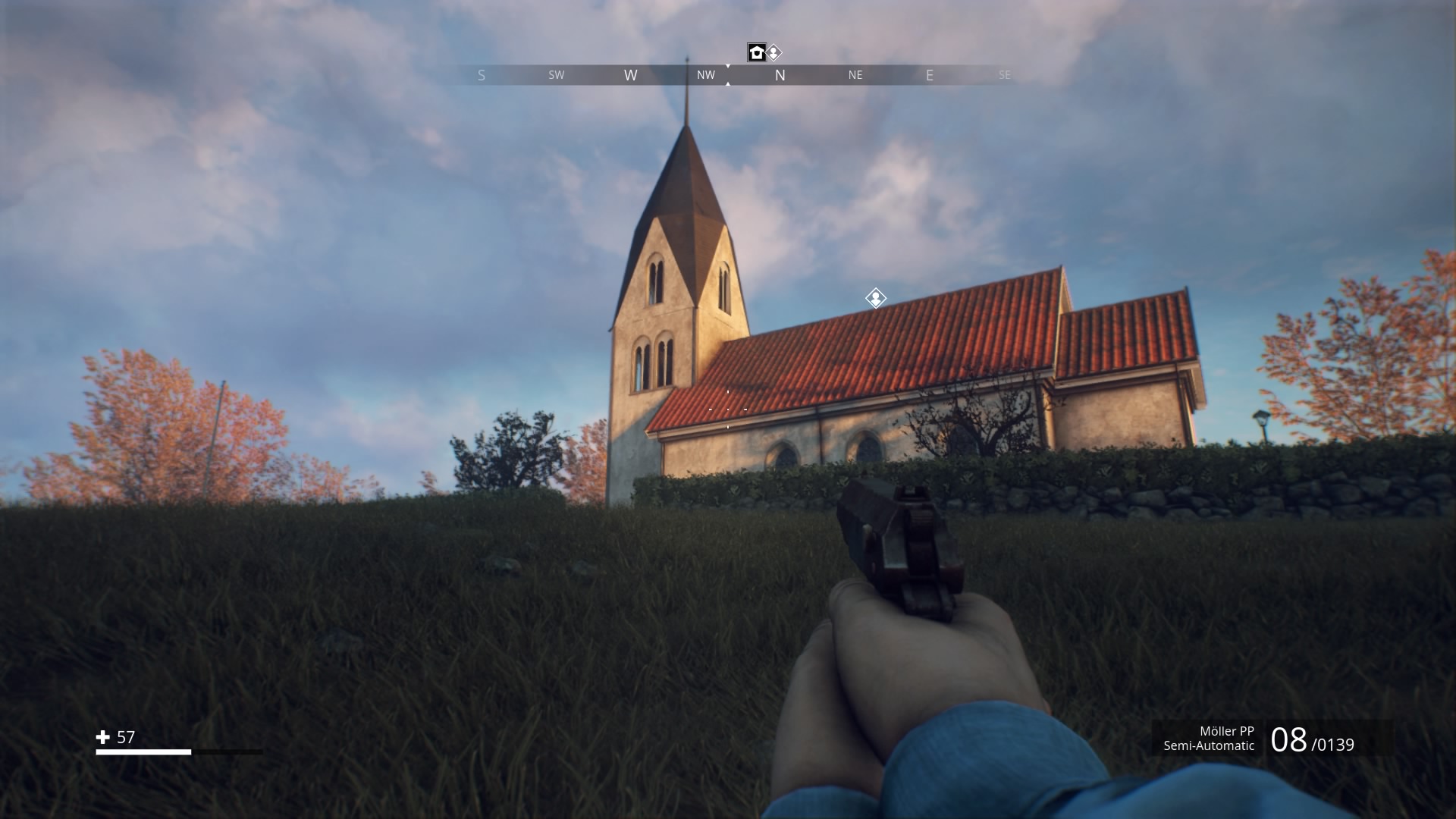Click the teammate marker floating over the church roof
Viewport: 1456px width, 819px height.
tap(876, 298)
